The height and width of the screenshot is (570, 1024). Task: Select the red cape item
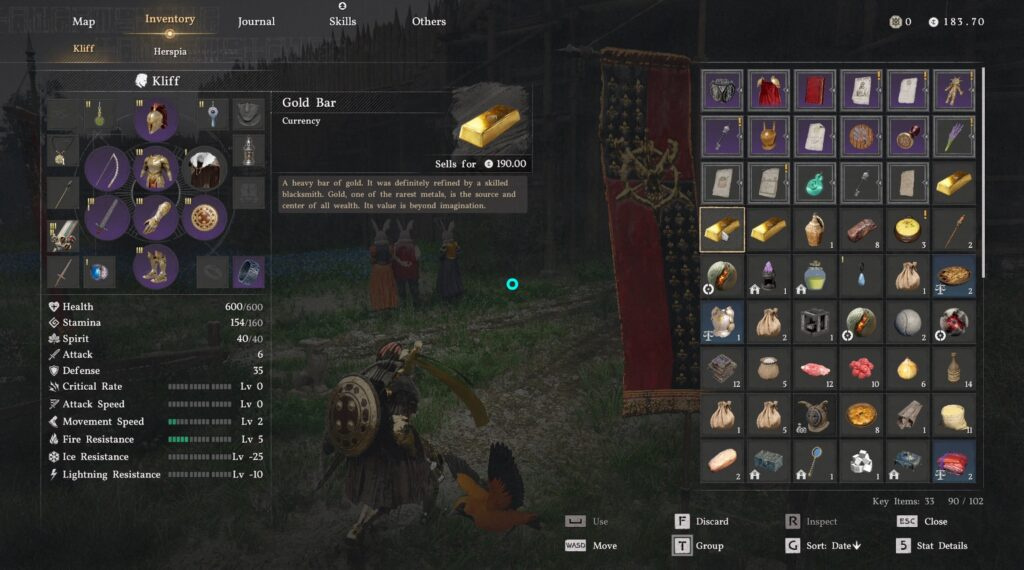(768, 90)
